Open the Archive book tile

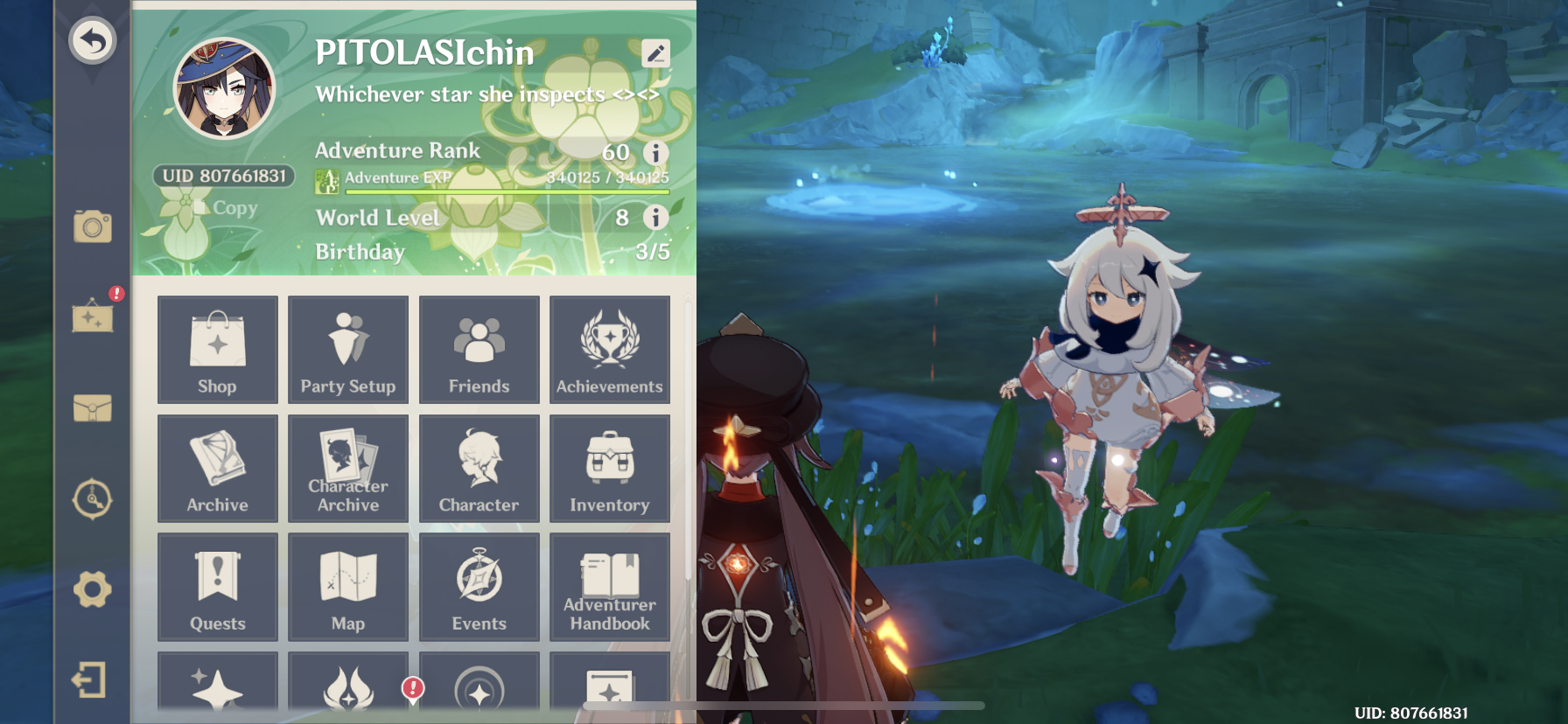click(217, 469)
